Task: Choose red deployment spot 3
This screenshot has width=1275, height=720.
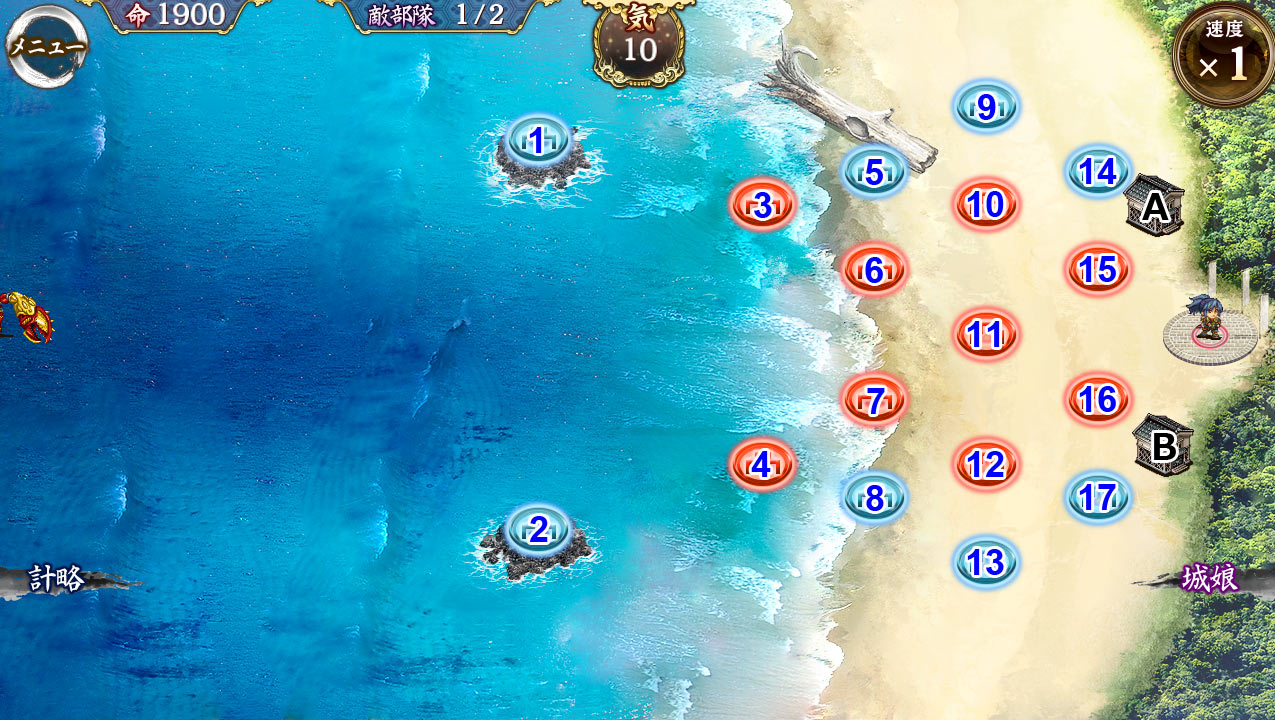Action: (x=762, y=206)
